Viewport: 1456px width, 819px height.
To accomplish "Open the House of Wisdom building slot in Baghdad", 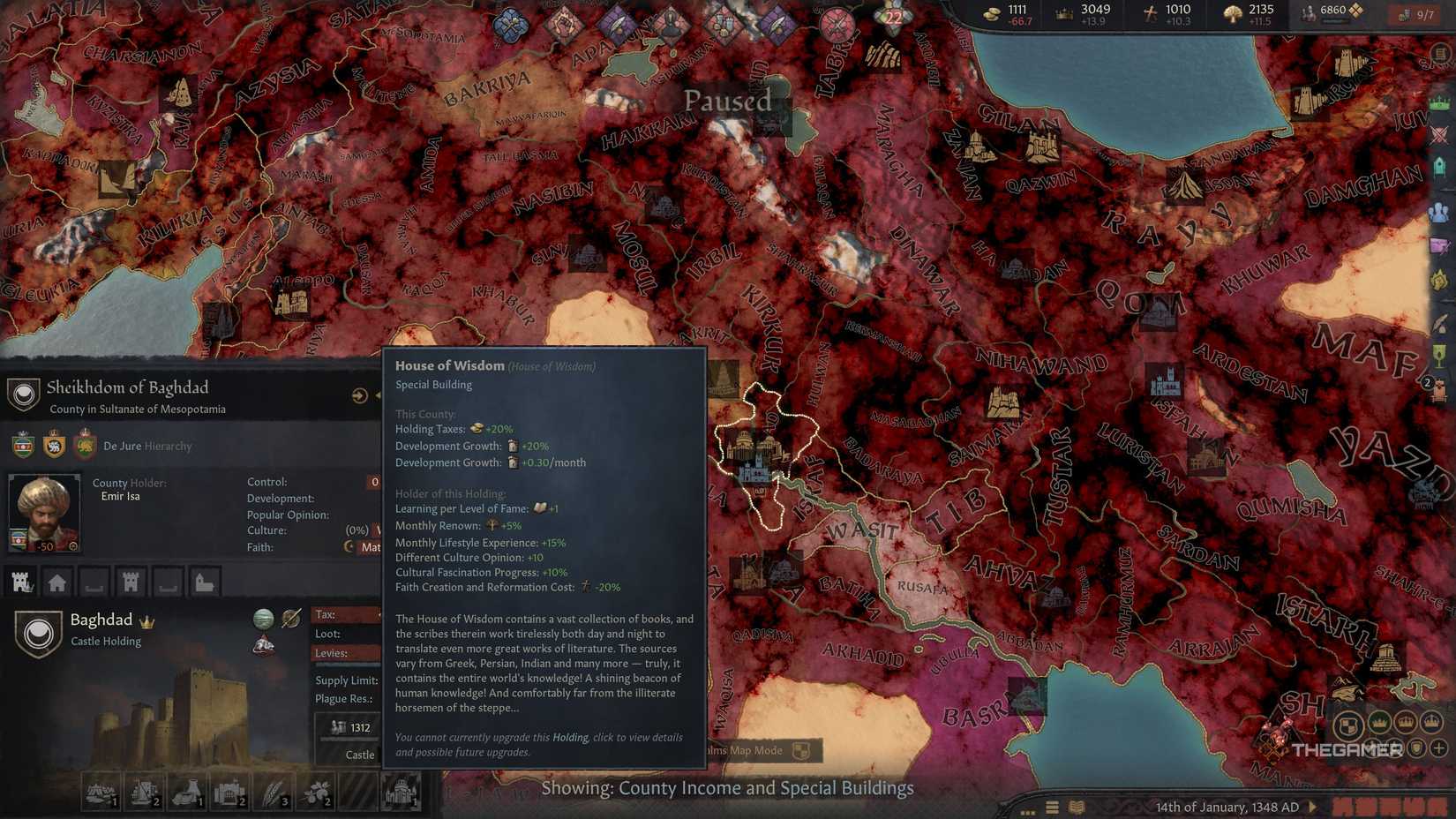I will (x=400, y=793).
